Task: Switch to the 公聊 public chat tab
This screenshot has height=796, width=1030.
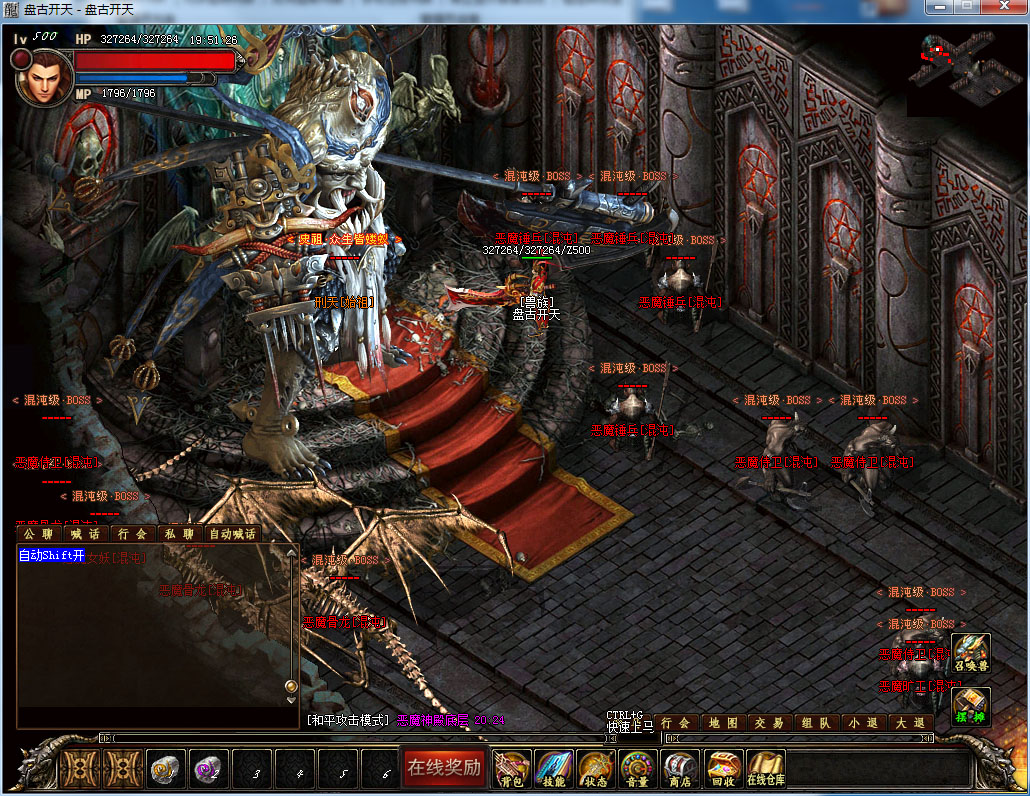Action: click(38, 534)
